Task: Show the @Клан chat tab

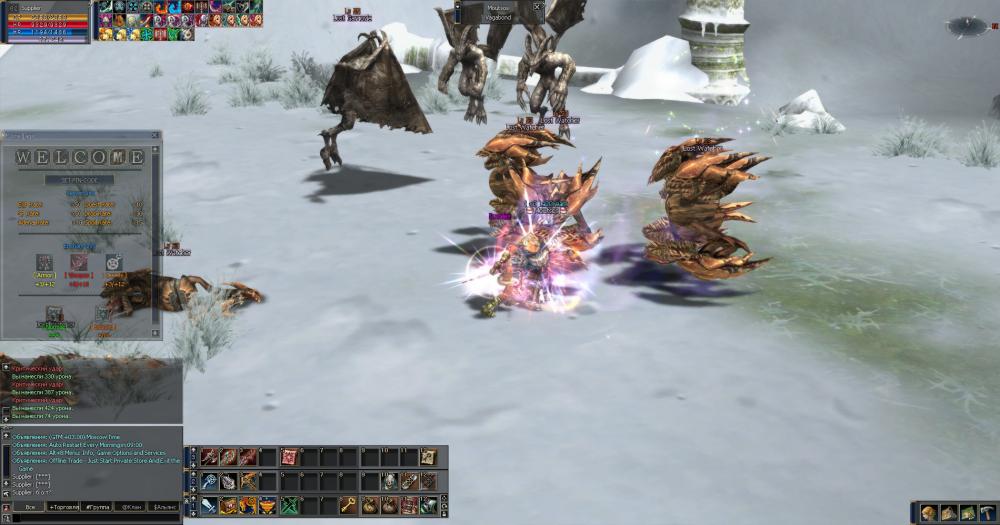Action: point(131,507)
